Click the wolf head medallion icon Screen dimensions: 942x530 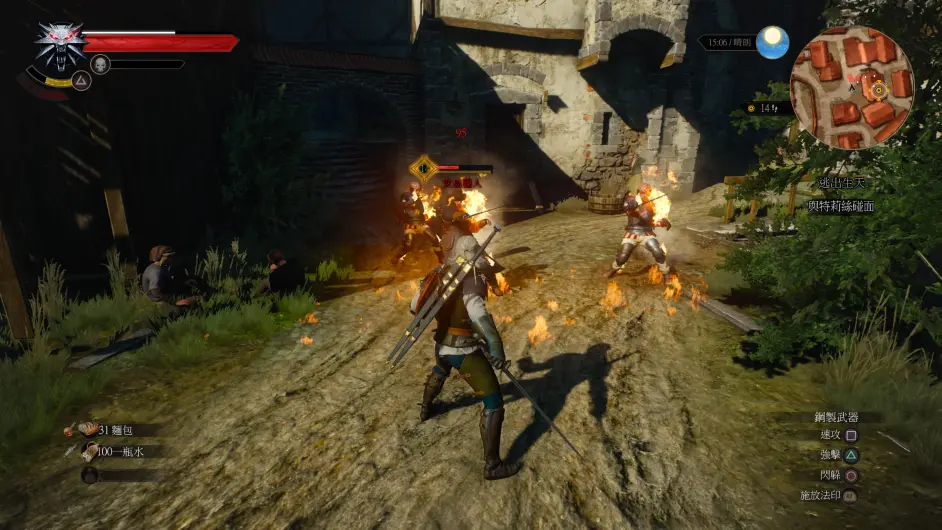tap(60, 45)
